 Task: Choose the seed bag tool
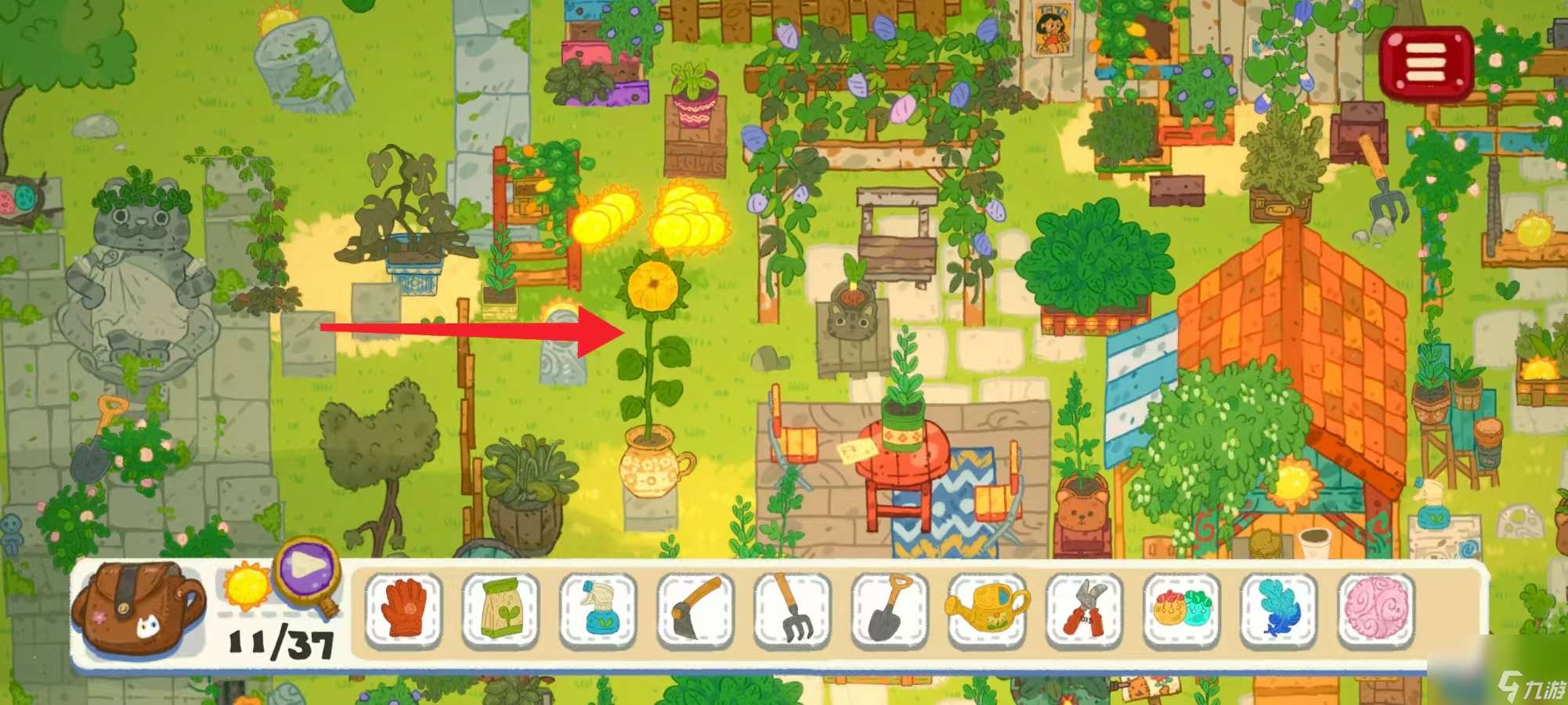[500, 611]
